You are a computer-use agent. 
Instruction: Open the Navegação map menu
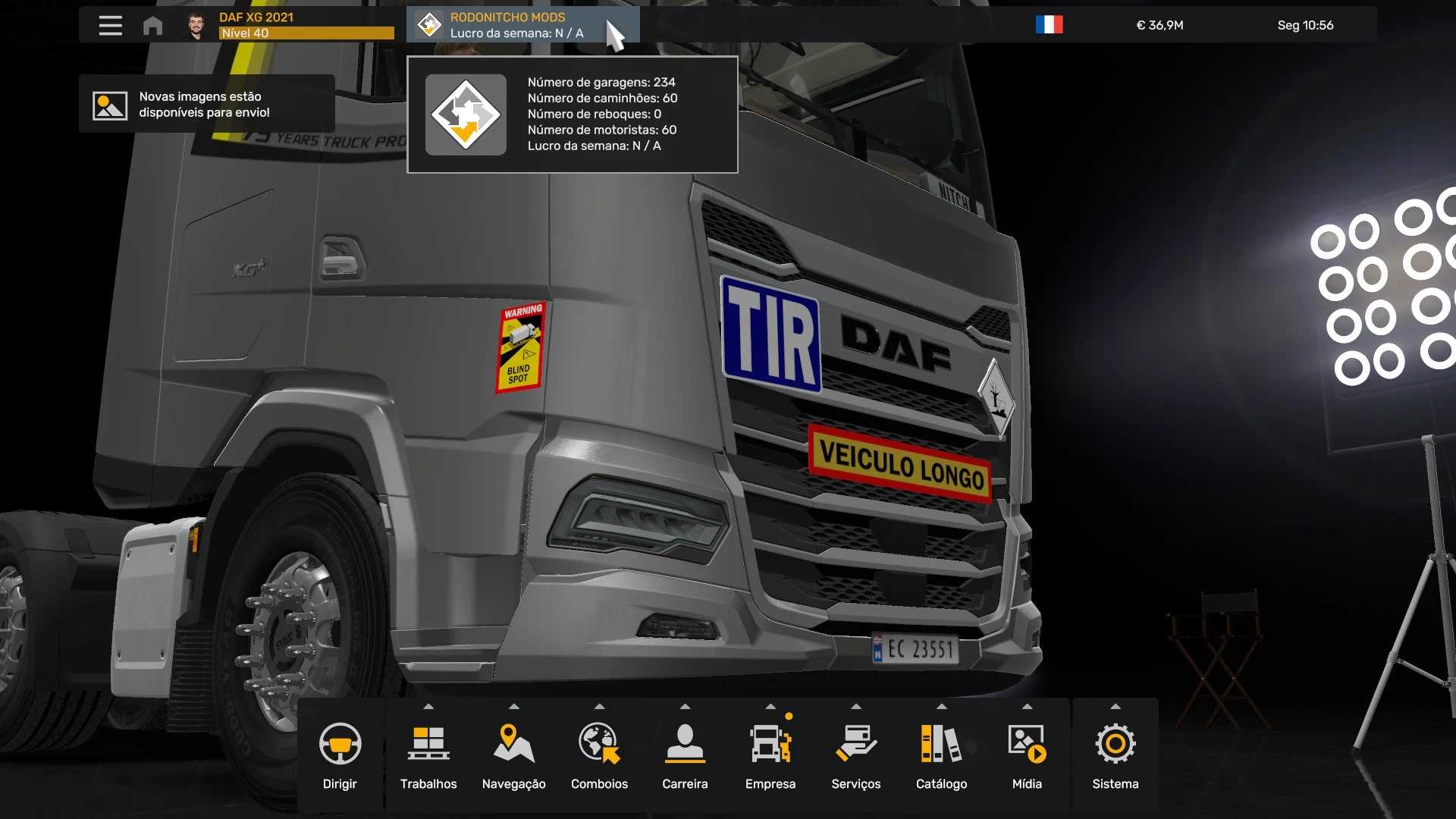click(513, 755)
